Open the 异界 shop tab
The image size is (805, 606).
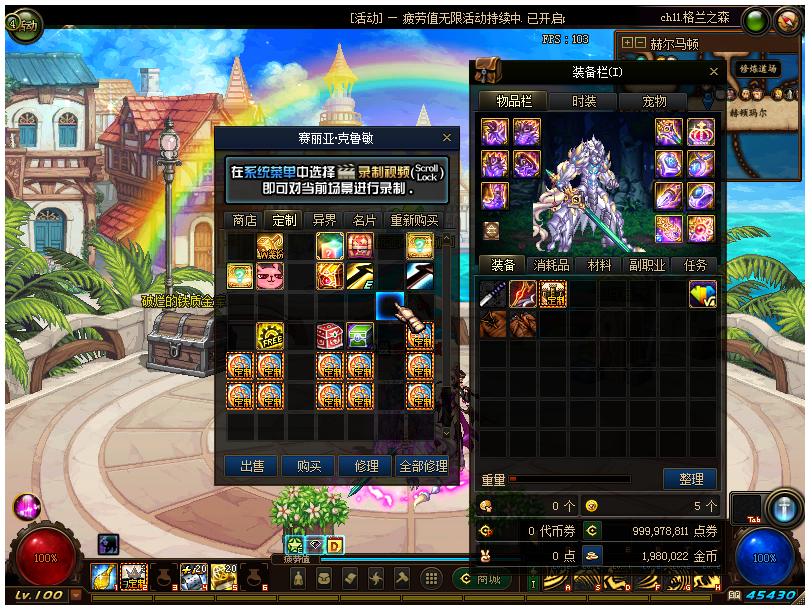point(324,220)
